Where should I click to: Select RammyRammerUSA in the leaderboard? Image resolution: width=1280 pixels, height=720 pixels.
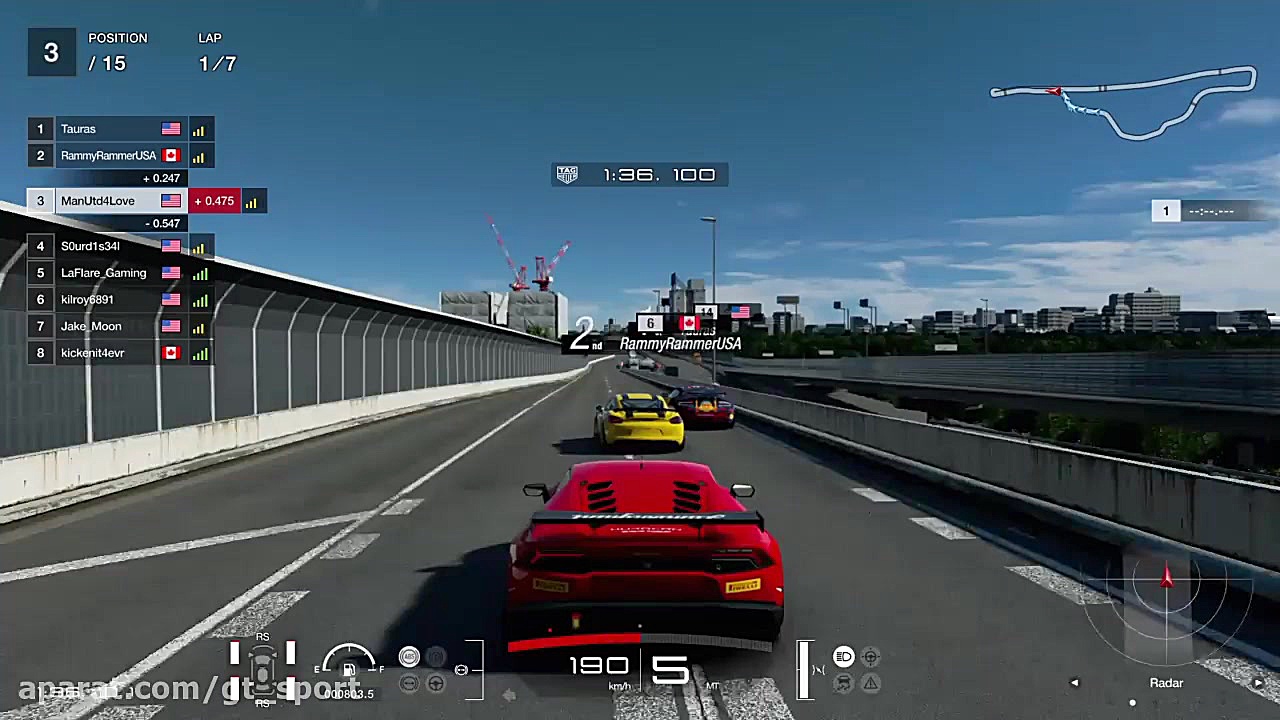[108, 155]
